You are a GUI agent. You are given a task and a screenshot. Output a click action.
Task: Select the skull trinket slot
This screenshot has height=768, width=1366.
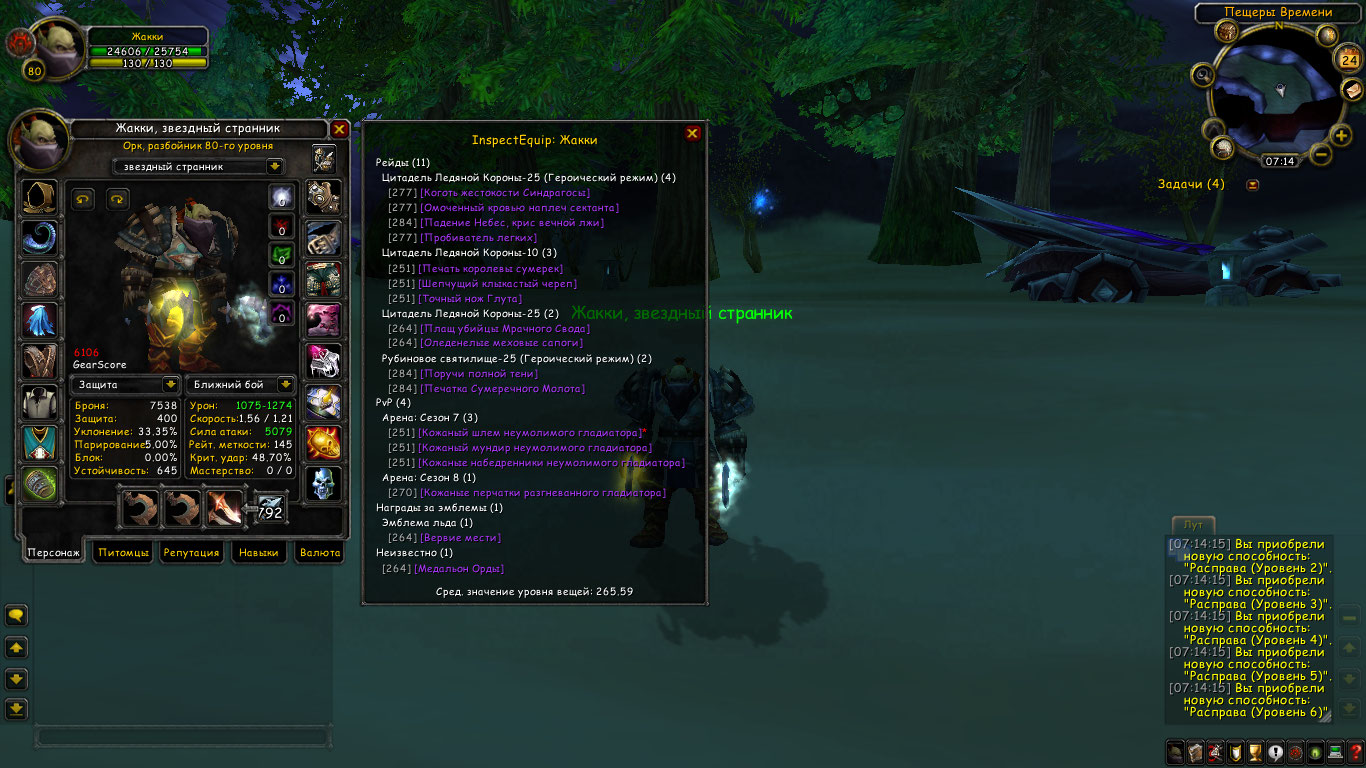pyautogui.click(x=323, y=484)
